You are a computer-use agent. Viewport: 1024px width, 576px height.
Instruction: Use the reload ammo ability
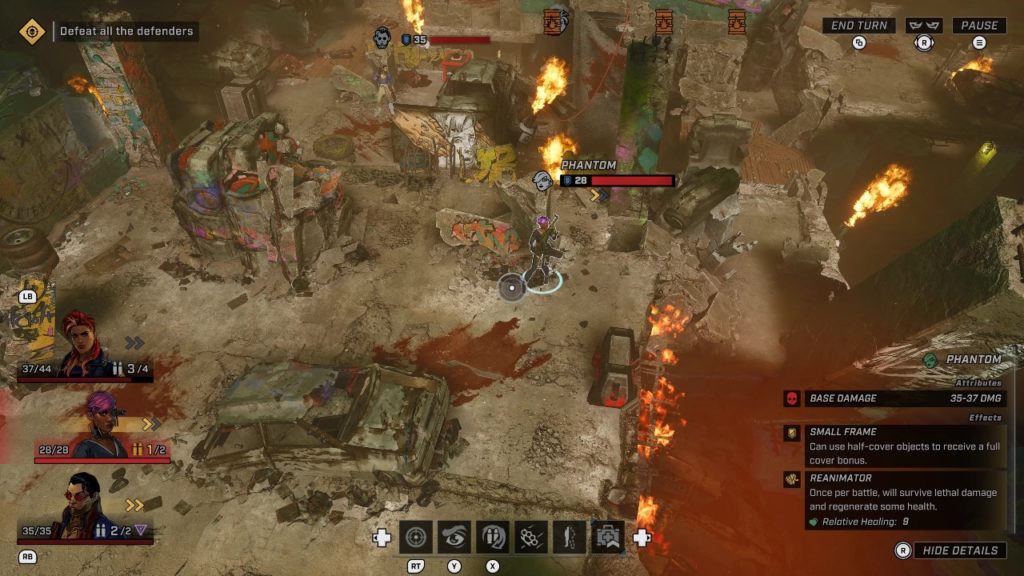pyautogui.click(x=492, y=538)
